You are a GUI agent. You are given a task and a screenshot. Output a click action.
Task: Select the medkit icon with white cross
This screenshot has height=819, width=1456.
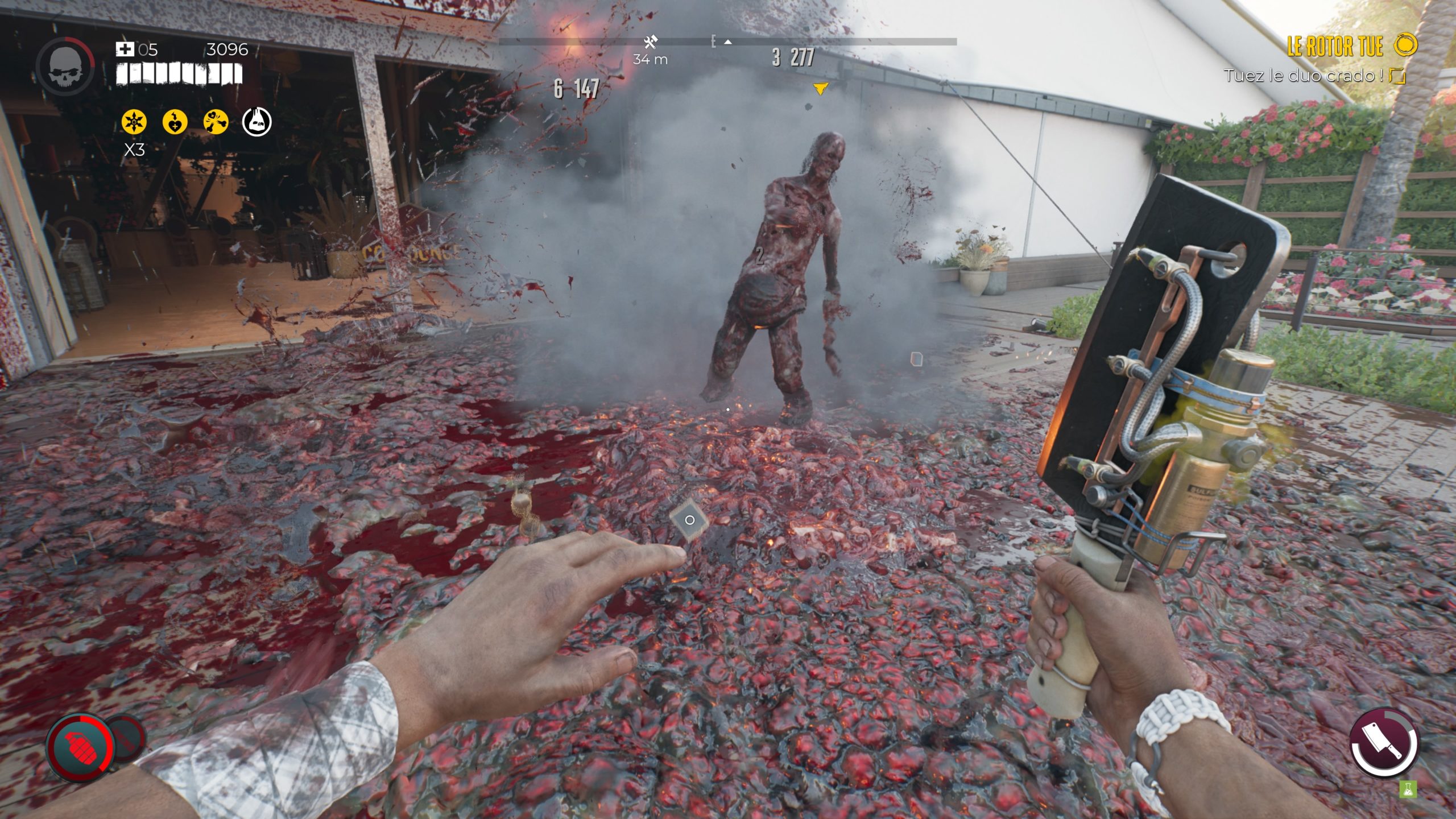125,49
